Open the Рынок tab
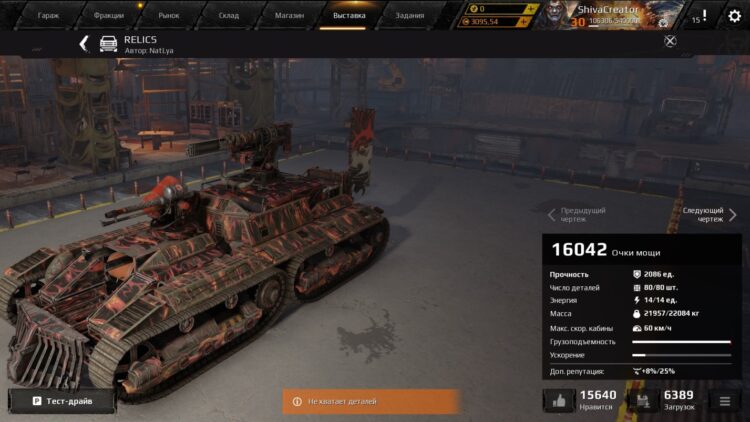Screen dimensions: 750x422 169,15
